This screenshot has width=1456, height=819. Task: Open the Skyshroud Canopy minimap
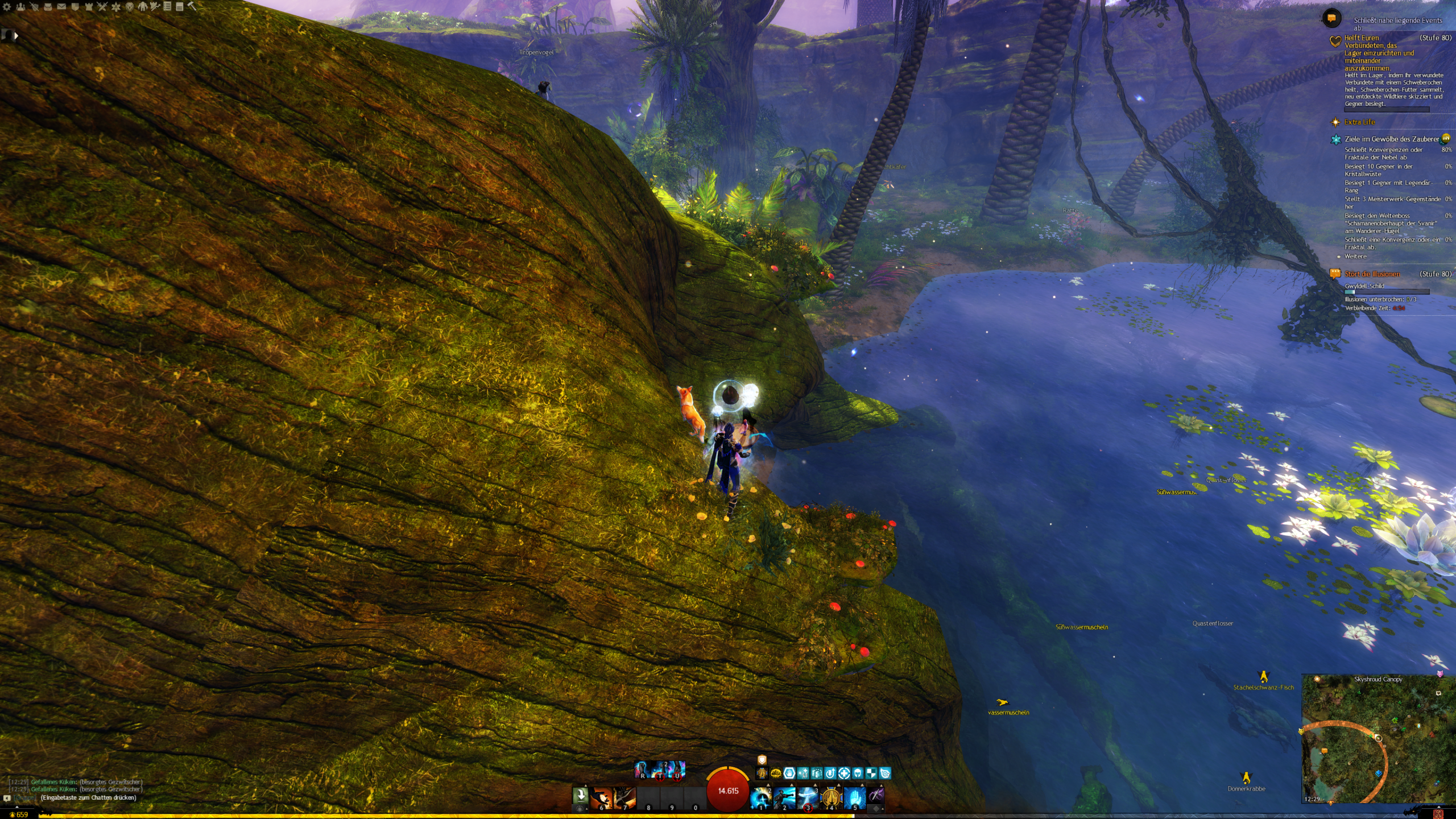click(x=1378, y=739)
